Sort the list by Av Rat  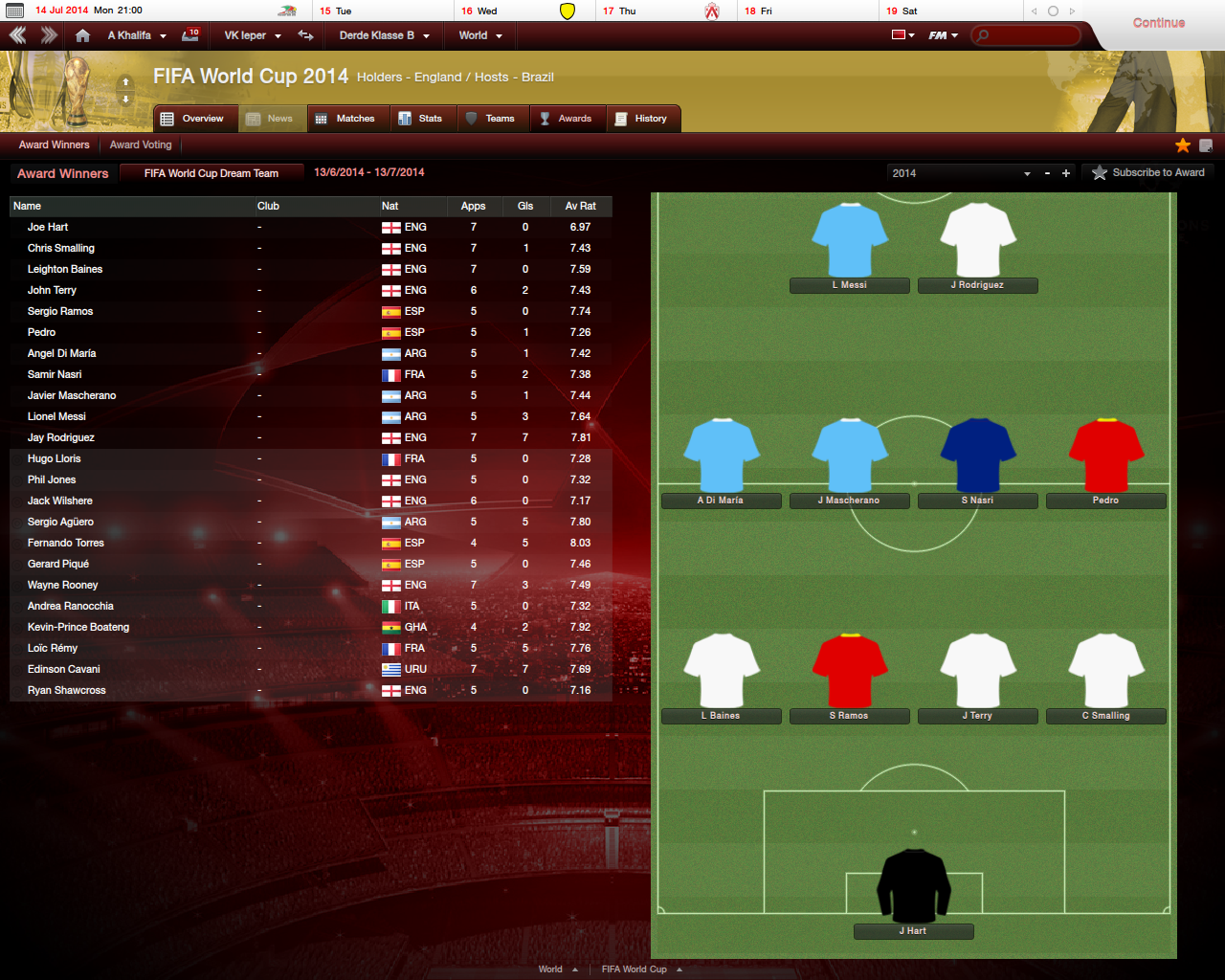click(x=580, y=206)
